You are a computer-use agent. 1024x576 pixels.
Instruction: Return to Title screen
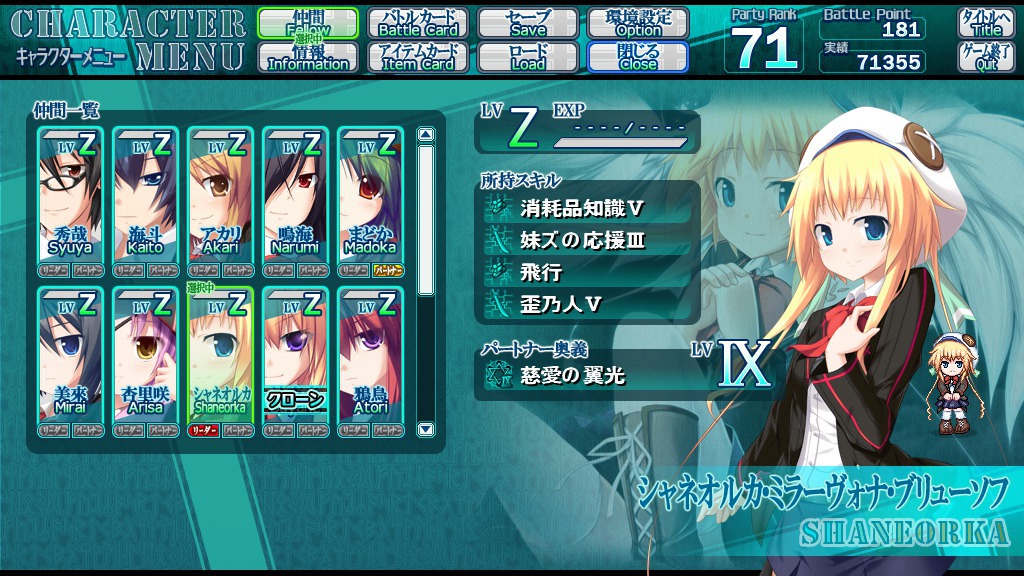click(x=986, y=23)
